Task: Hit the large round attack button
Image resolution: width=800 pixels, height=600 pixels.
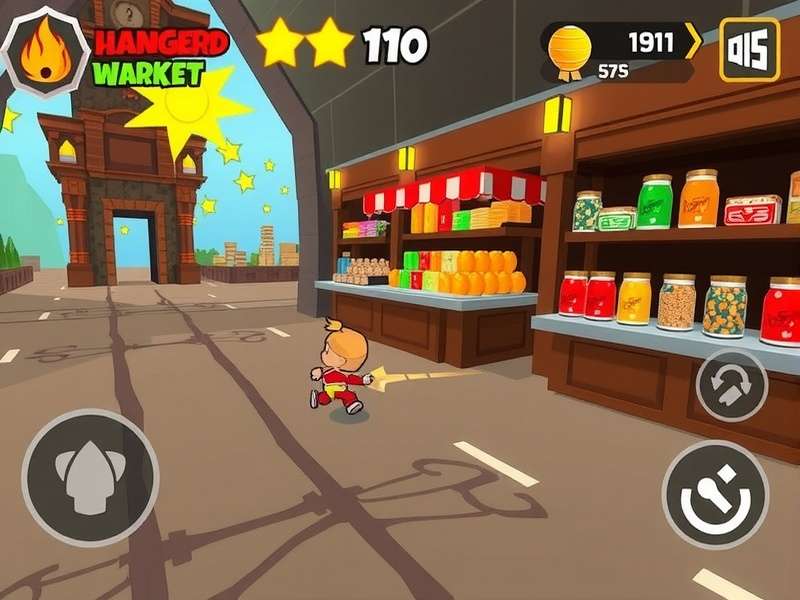Action: [x=715, y=495]
